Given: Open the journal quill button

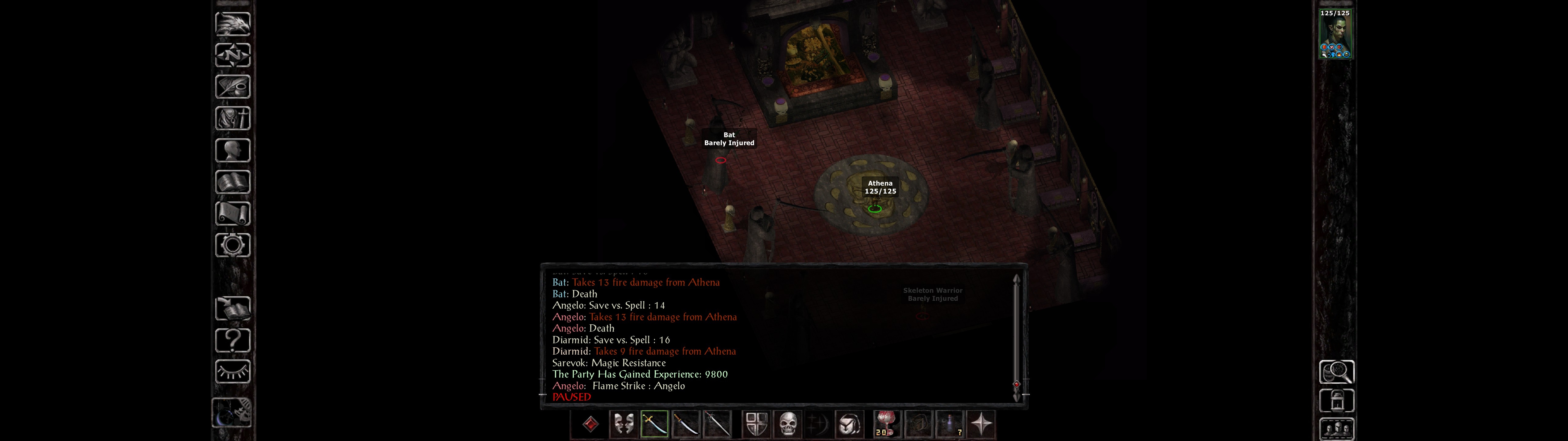Looking at the screenshot, I should pyautogui.click(x=232, y=86).
